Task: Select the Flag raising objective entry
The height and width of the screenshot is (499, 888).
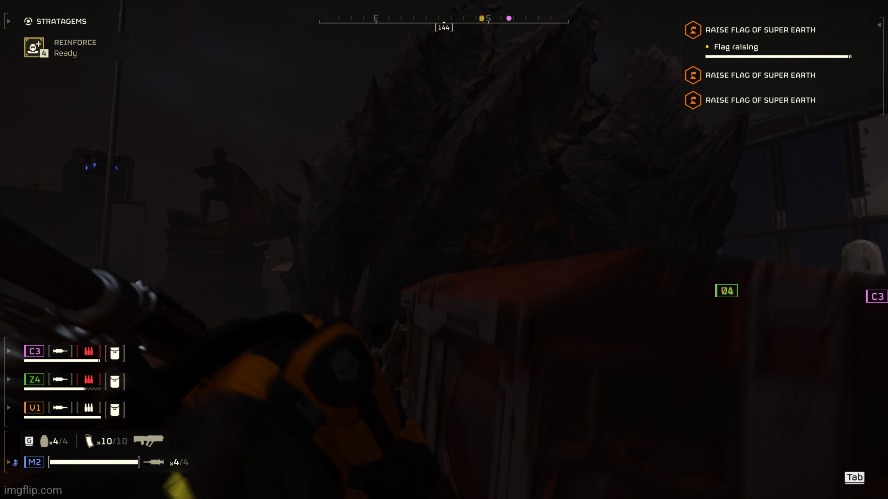Action: click(735, 47)
